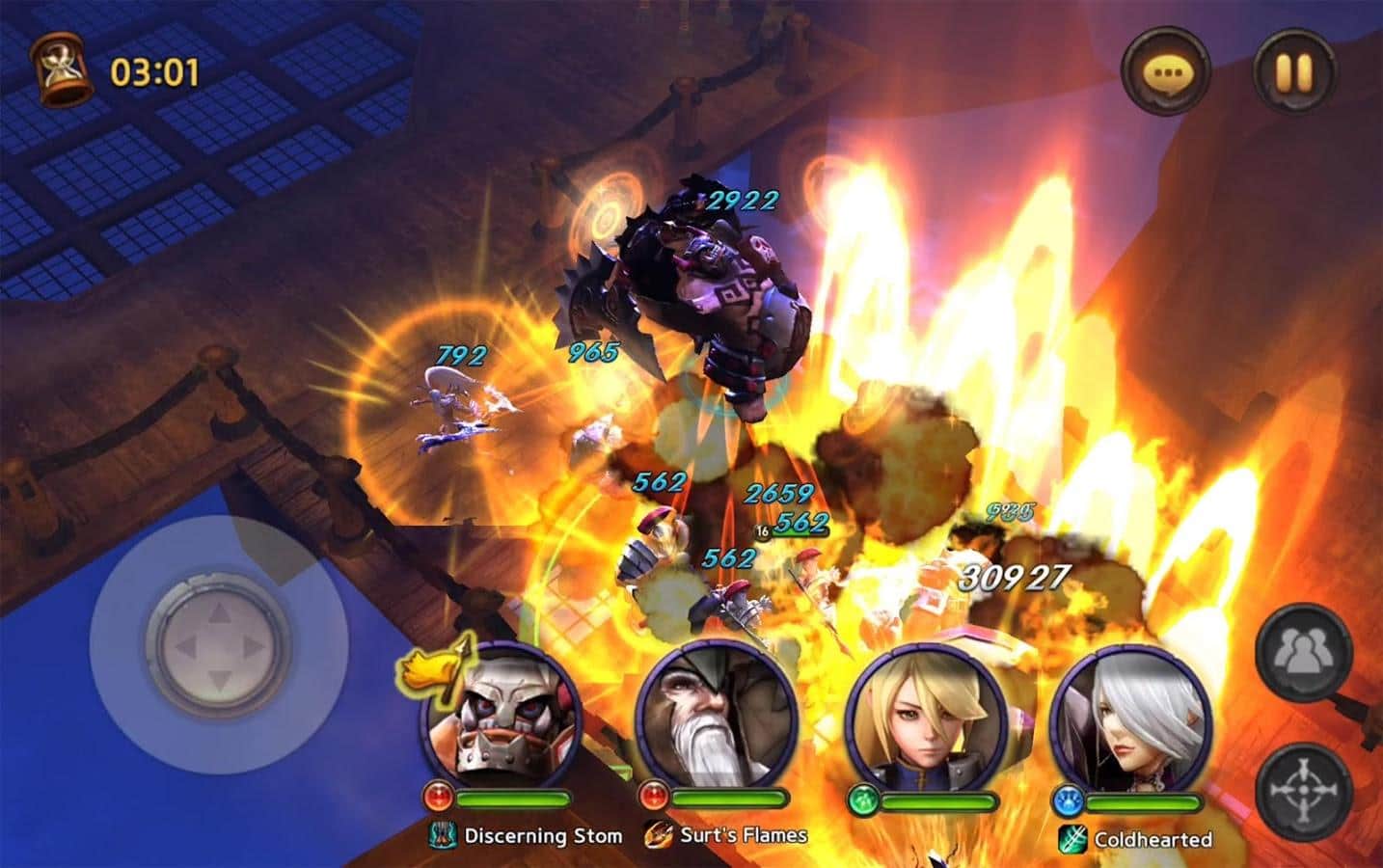The height and width of the screenshot is (868, 1383).
Task: Select the white-bearded elder hero portrait
Action: coord(715,714)
